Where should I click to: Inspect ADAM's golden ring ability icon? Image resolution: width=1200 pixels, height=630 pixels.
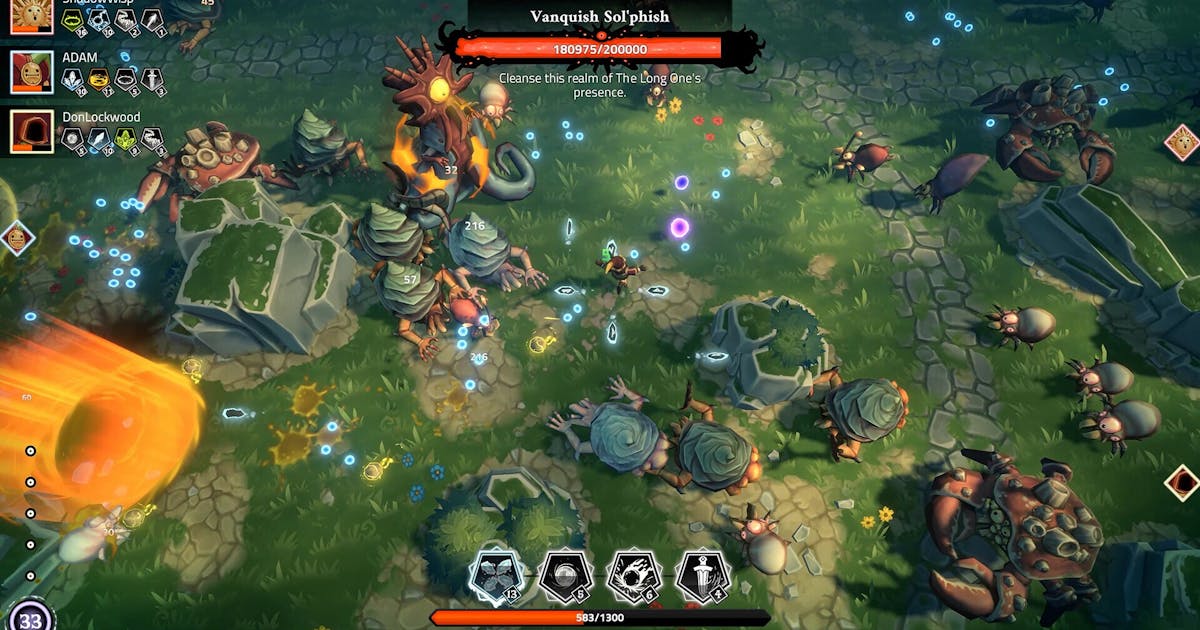click(x=101, y=79)
